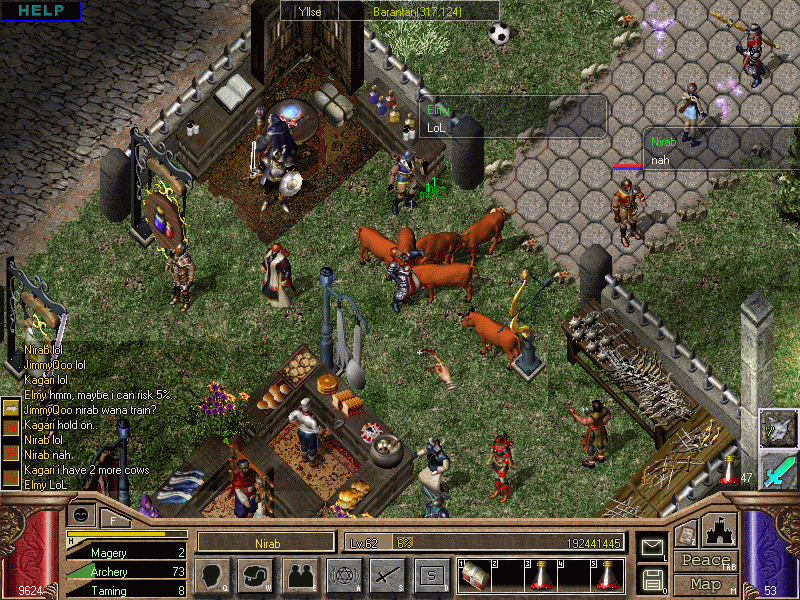Open the HELP menu
800x600 pixels.
pyautogui.click(x=40, y=10)
